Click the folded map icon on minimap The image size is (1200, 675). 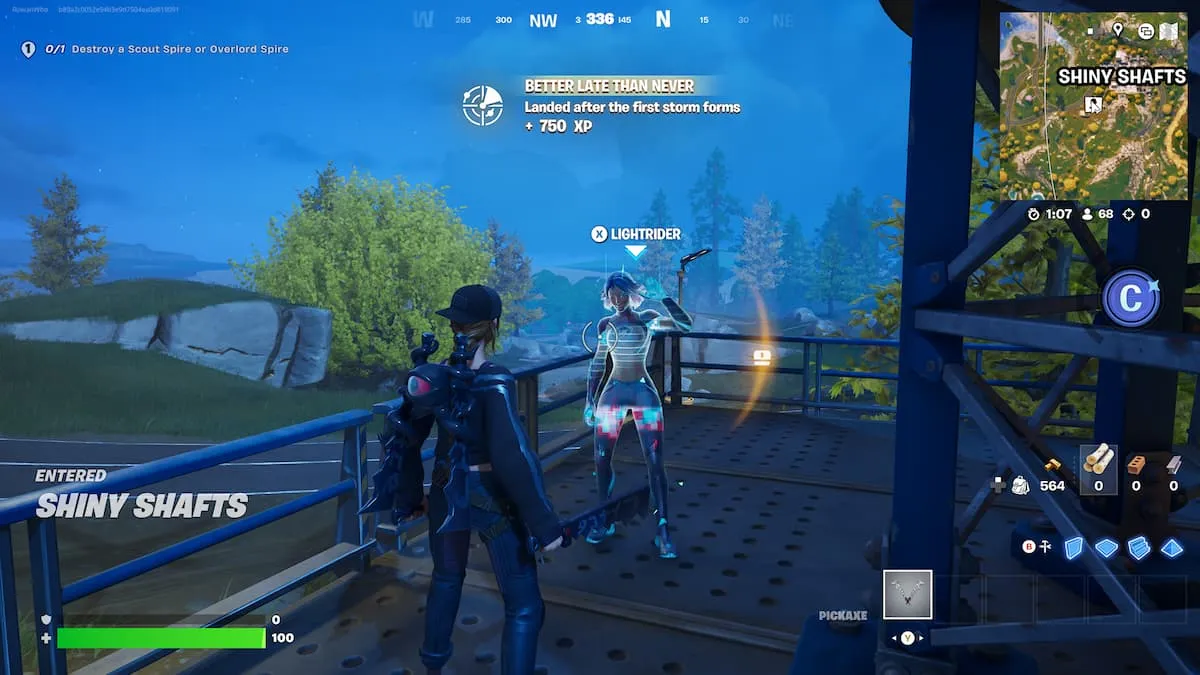tap(1169, 31)
